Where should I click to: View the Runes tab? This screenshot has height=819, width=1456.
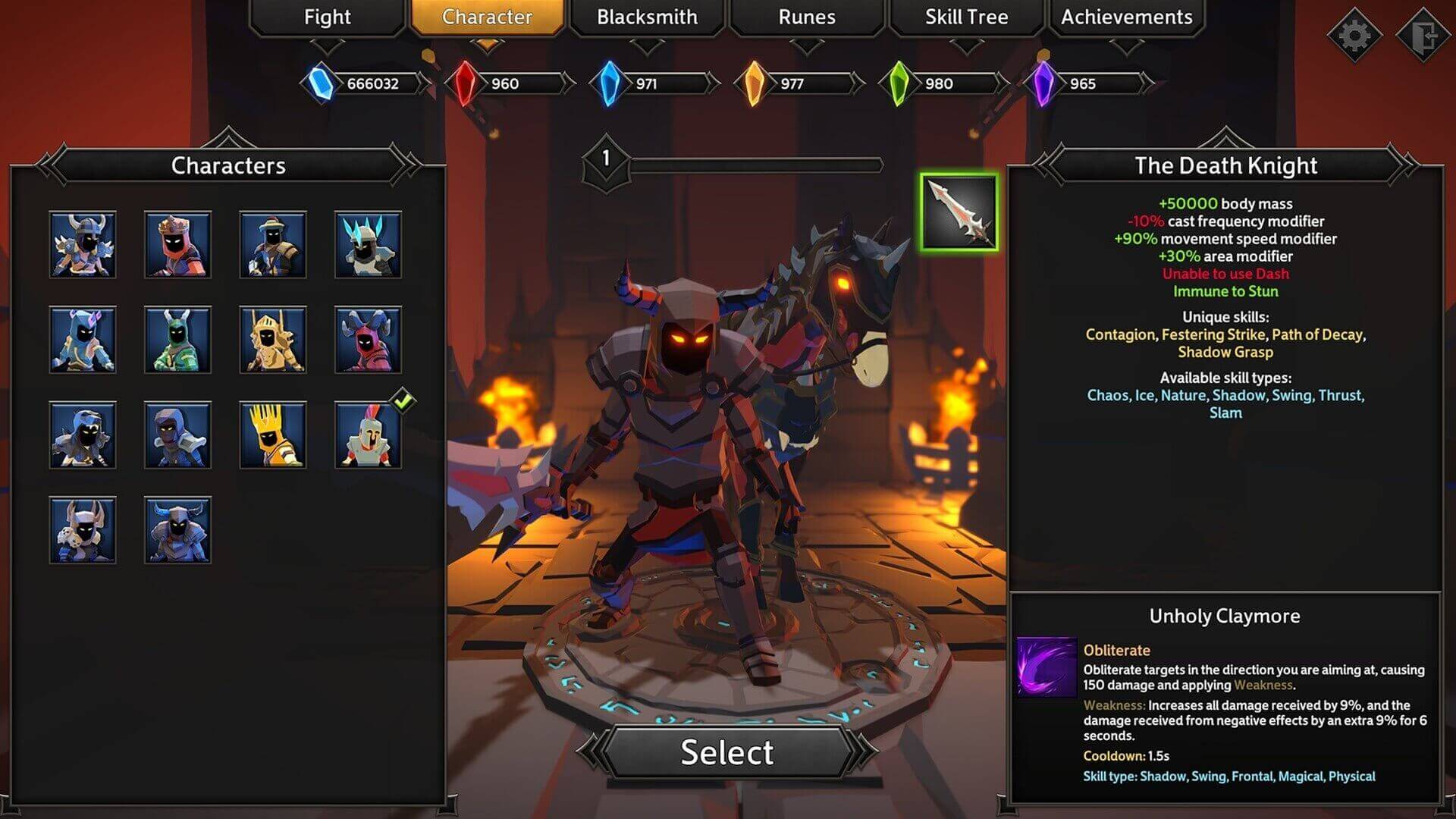(x=806, y=17)
